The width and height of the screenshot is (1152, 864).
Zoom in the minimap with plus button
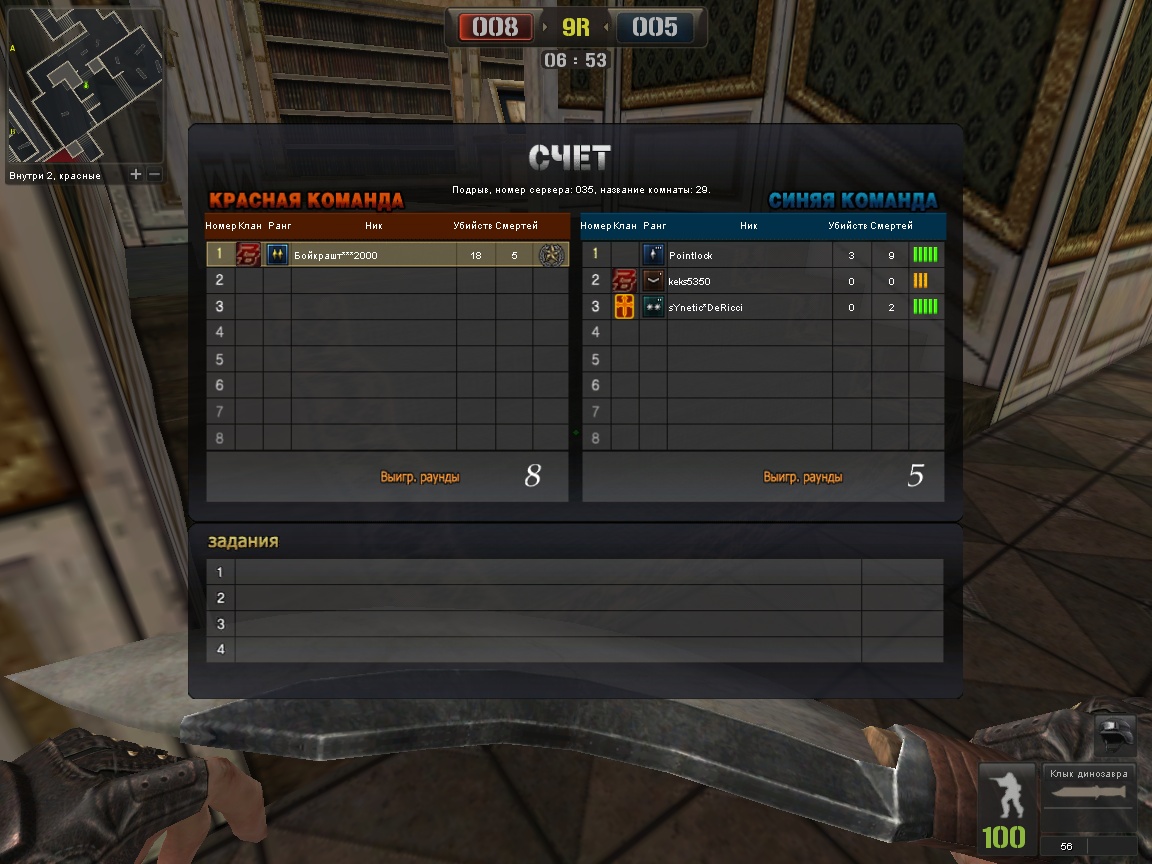point(136,174)
